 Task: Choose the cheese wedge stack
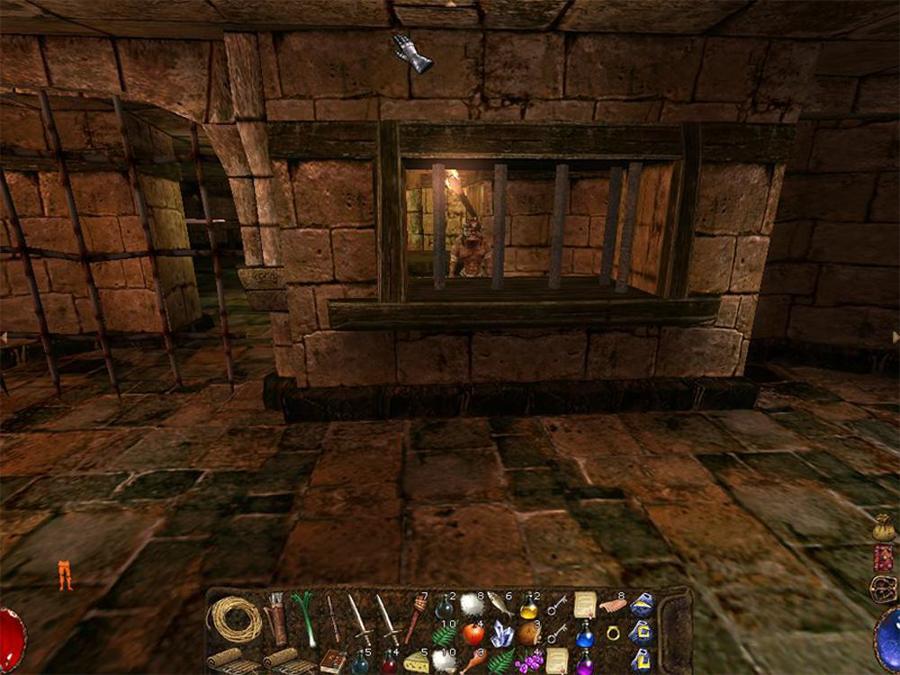point(415,660)
